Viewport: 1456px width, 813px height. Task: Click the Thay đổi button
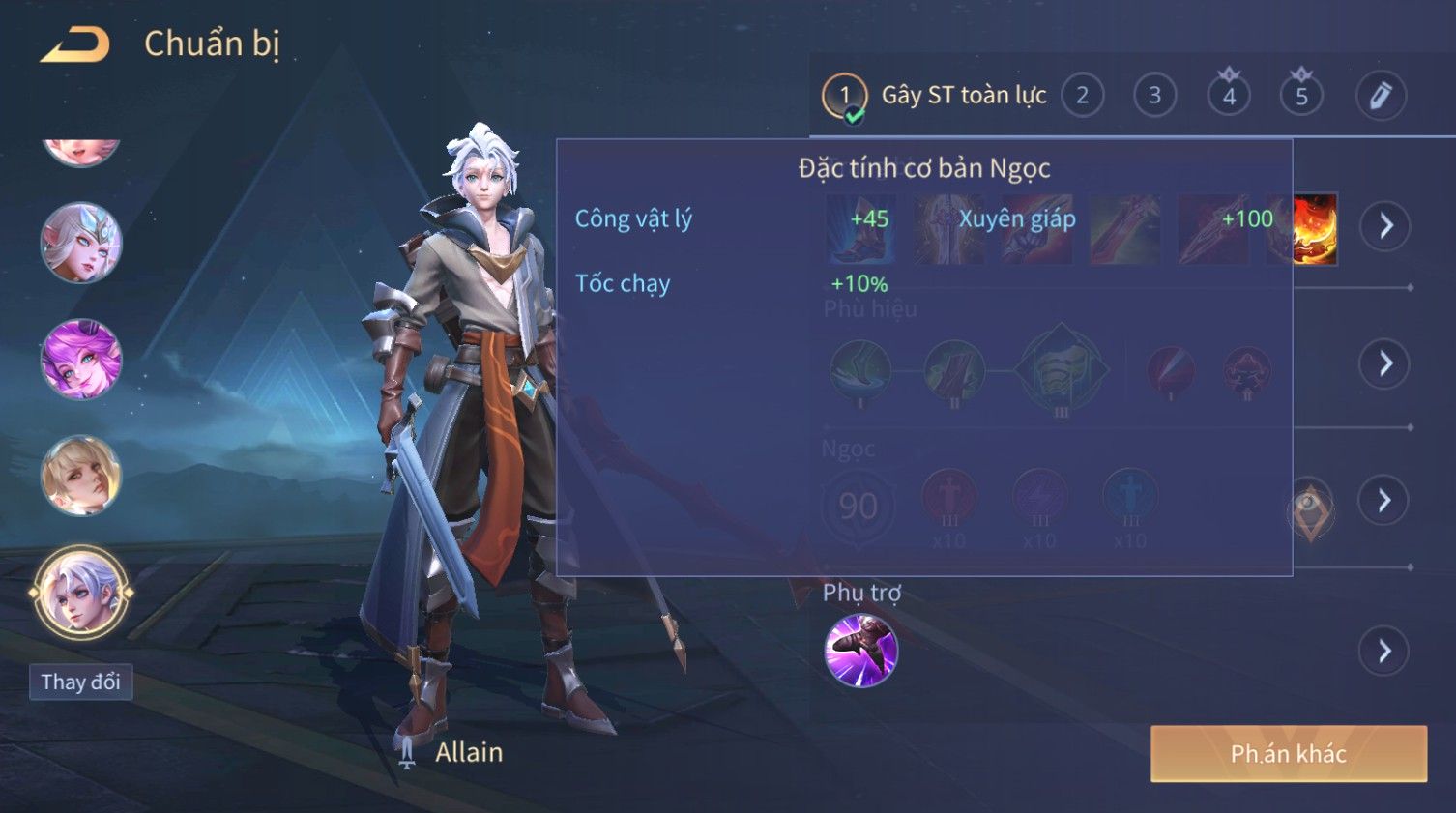pos(81,682)
